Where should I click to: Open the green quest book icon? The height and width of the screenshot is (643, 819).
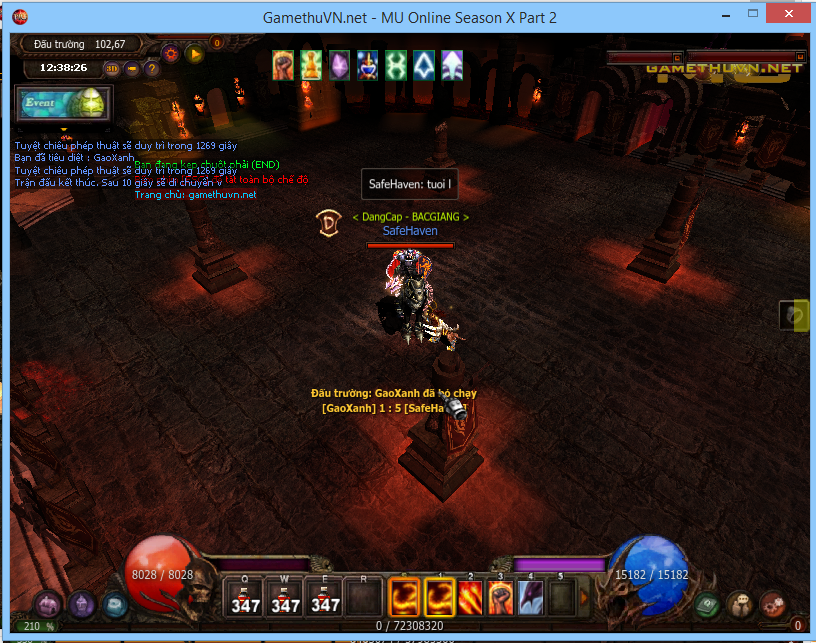(x=708, y=604)
